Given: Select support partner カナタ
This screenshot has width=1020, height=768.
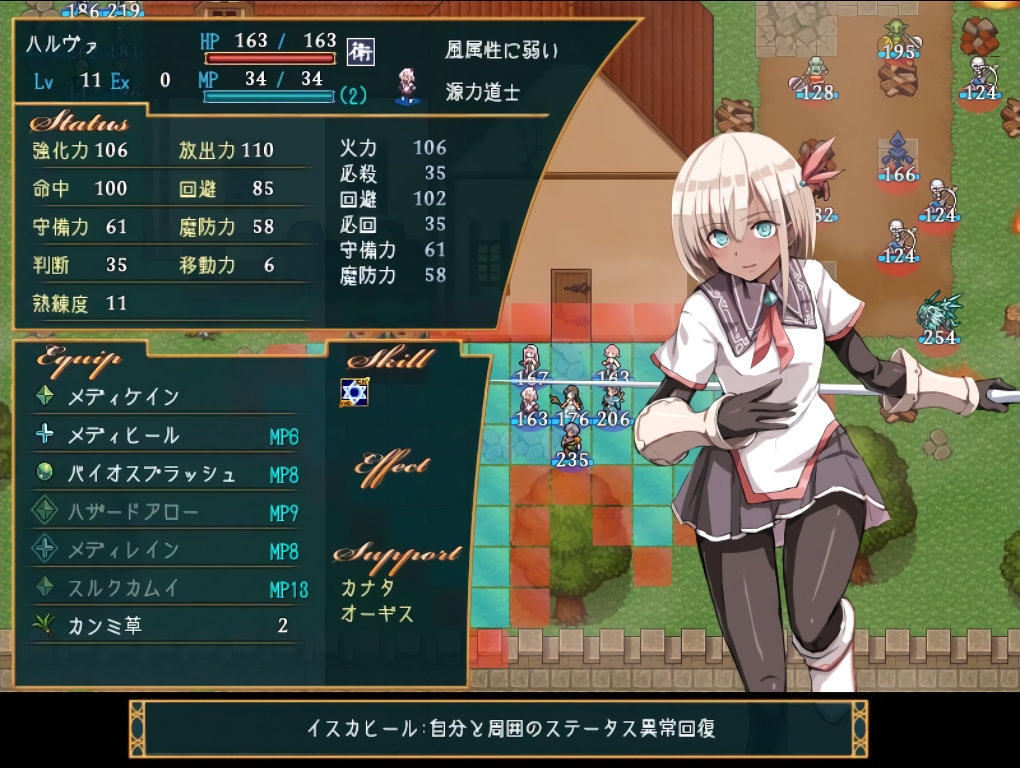Looking at the screenshot, I should [367, 588].
